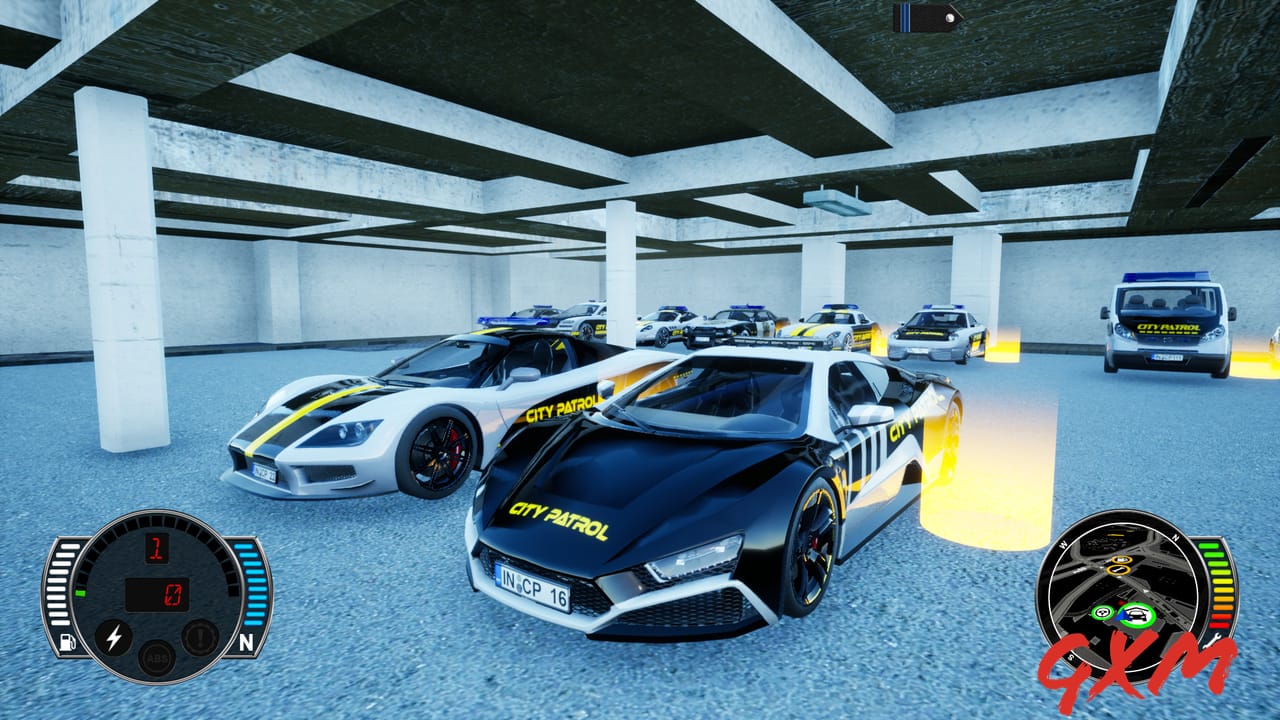Click the colored damage level bar beside the minimap
The image size is (1280, 720).
tap(1216, 585)
